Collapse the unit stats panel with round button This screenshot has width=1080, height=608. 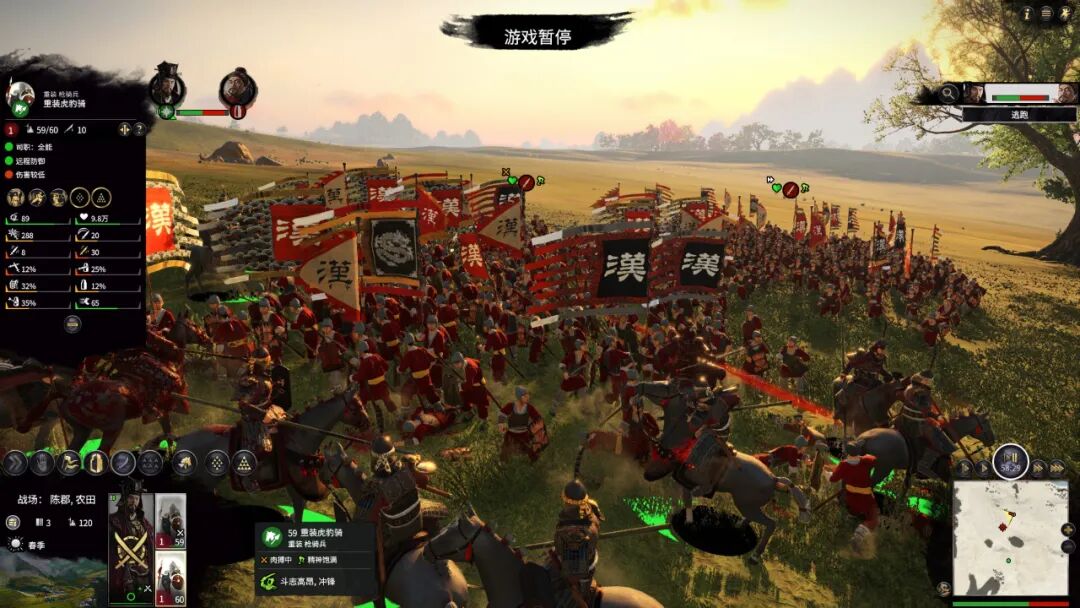72,324
